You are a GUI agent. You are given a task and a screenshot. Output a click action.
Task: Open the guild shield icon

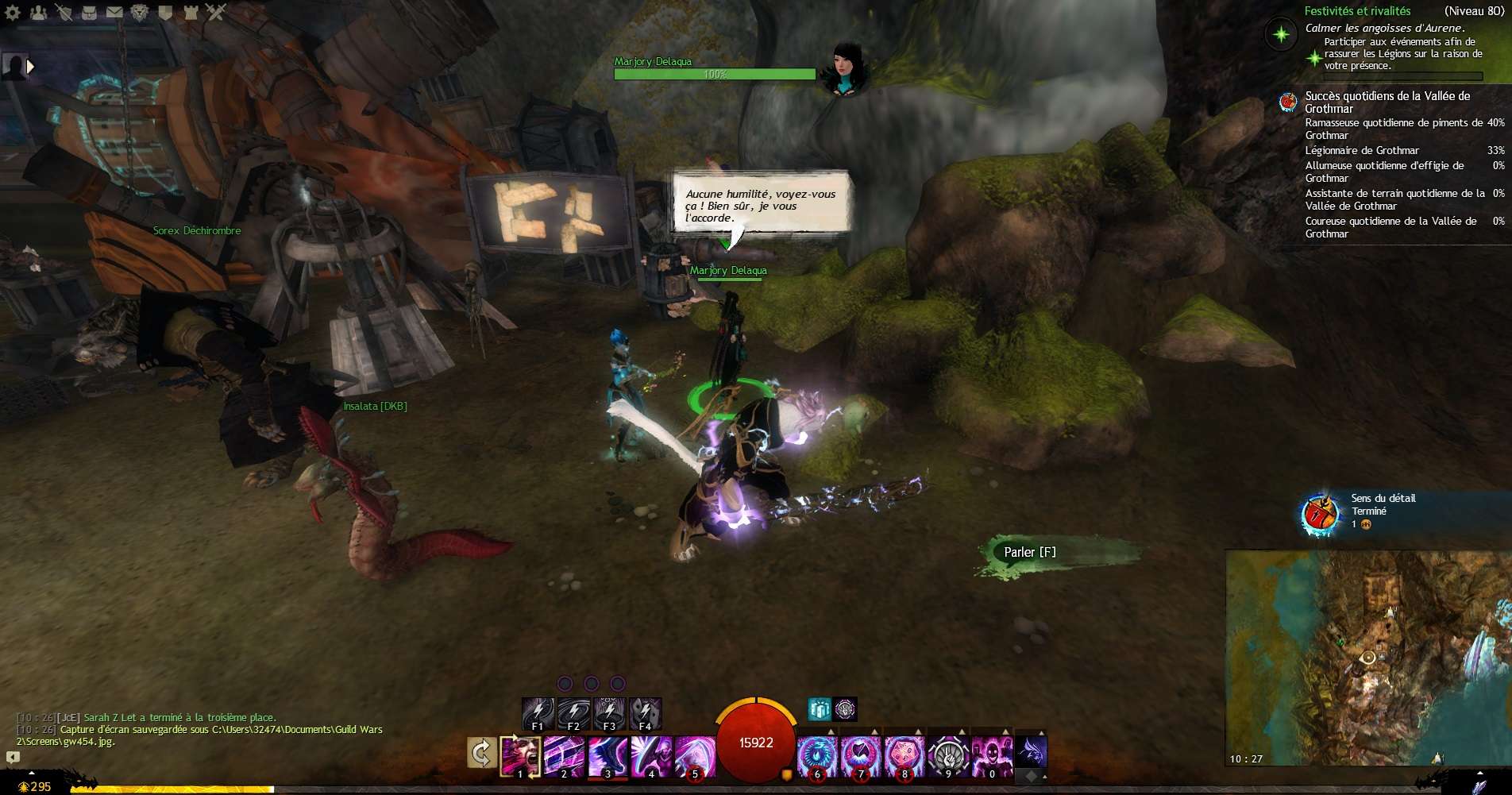point(165,12)
